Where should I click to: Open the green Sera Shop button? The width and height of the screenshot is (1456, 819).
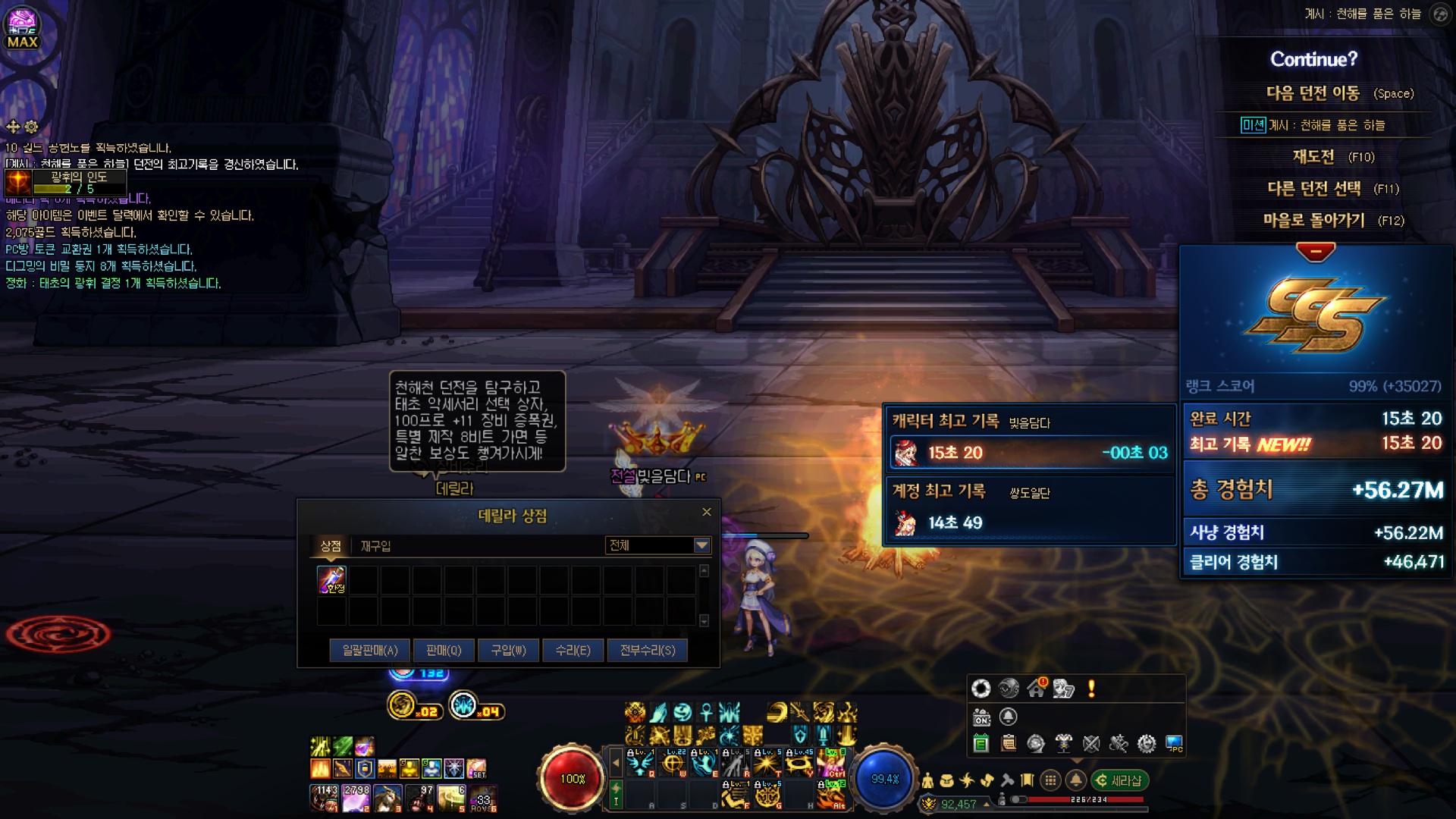1119,780
